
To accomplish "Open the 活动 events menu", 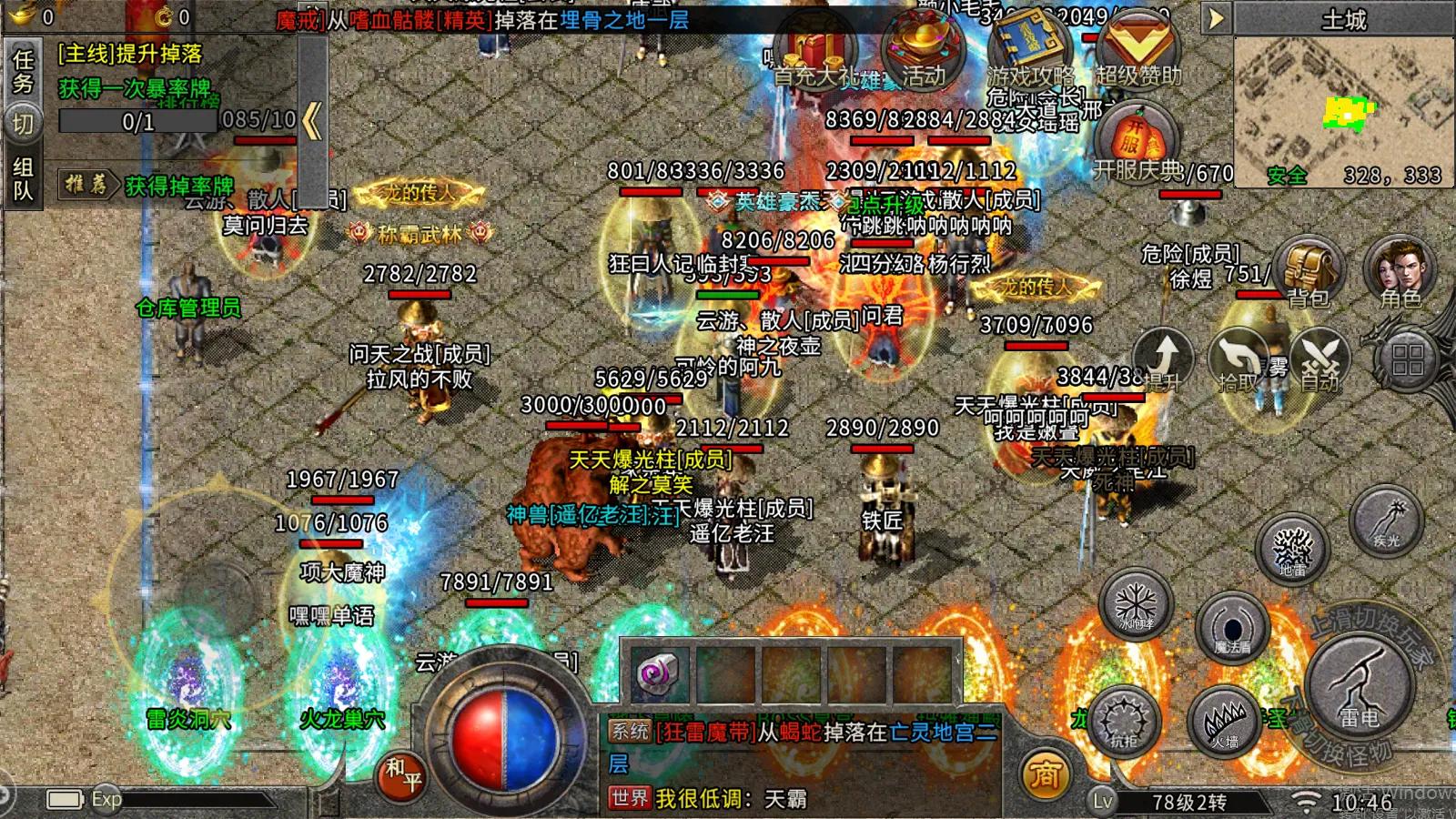I will click(x=922, y=53).
